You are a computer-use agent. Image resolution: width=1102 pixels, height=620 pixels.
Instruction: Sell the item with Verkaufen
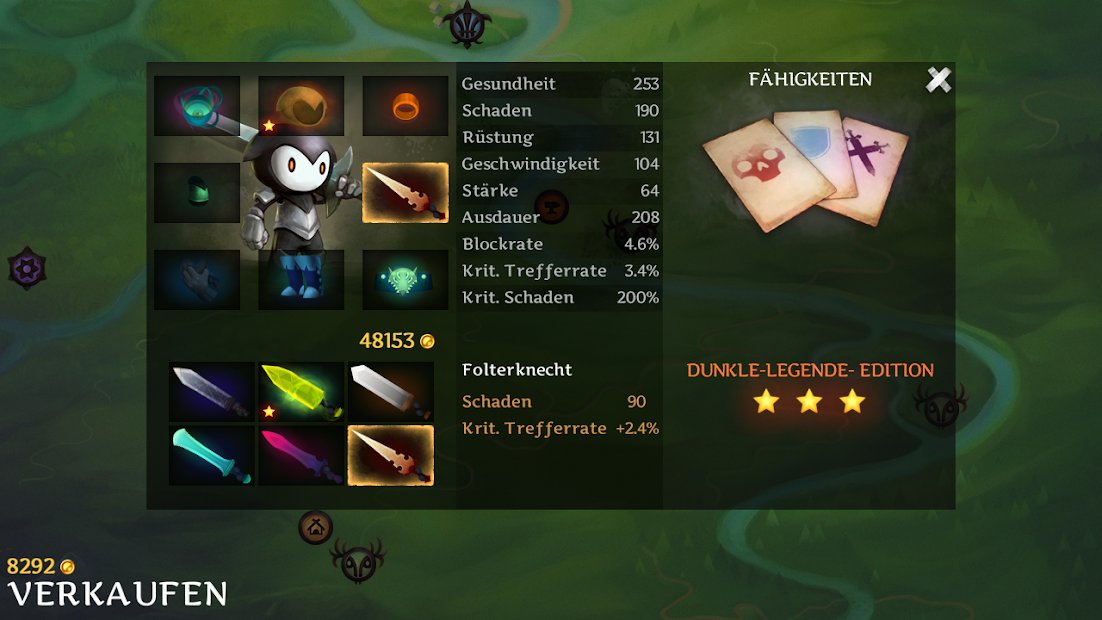point(117,594)
